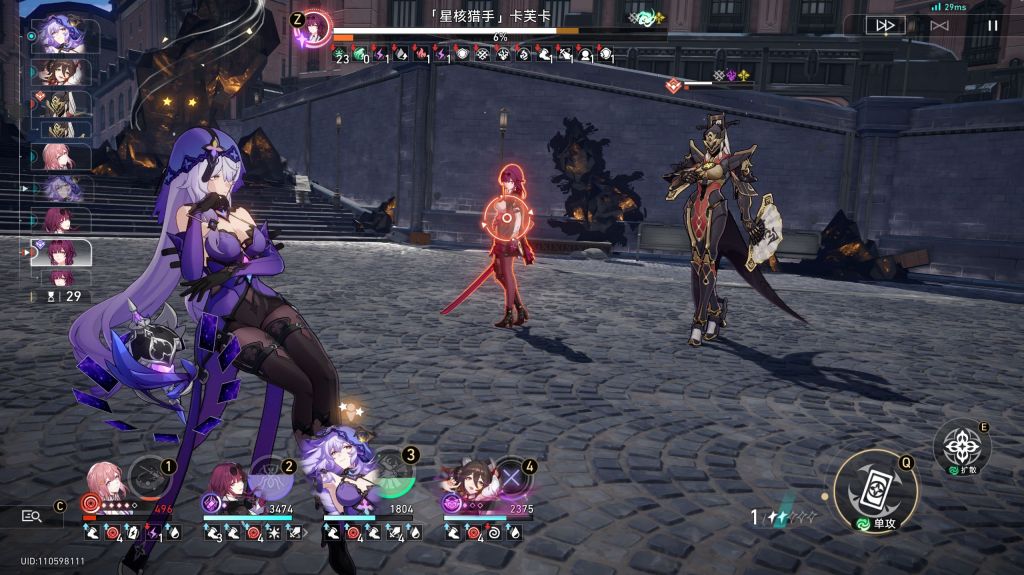Click the boss portrait beside the 卡芙卡 name
The width and height of the screenshot is (1024, 575).
click(316, 24)
